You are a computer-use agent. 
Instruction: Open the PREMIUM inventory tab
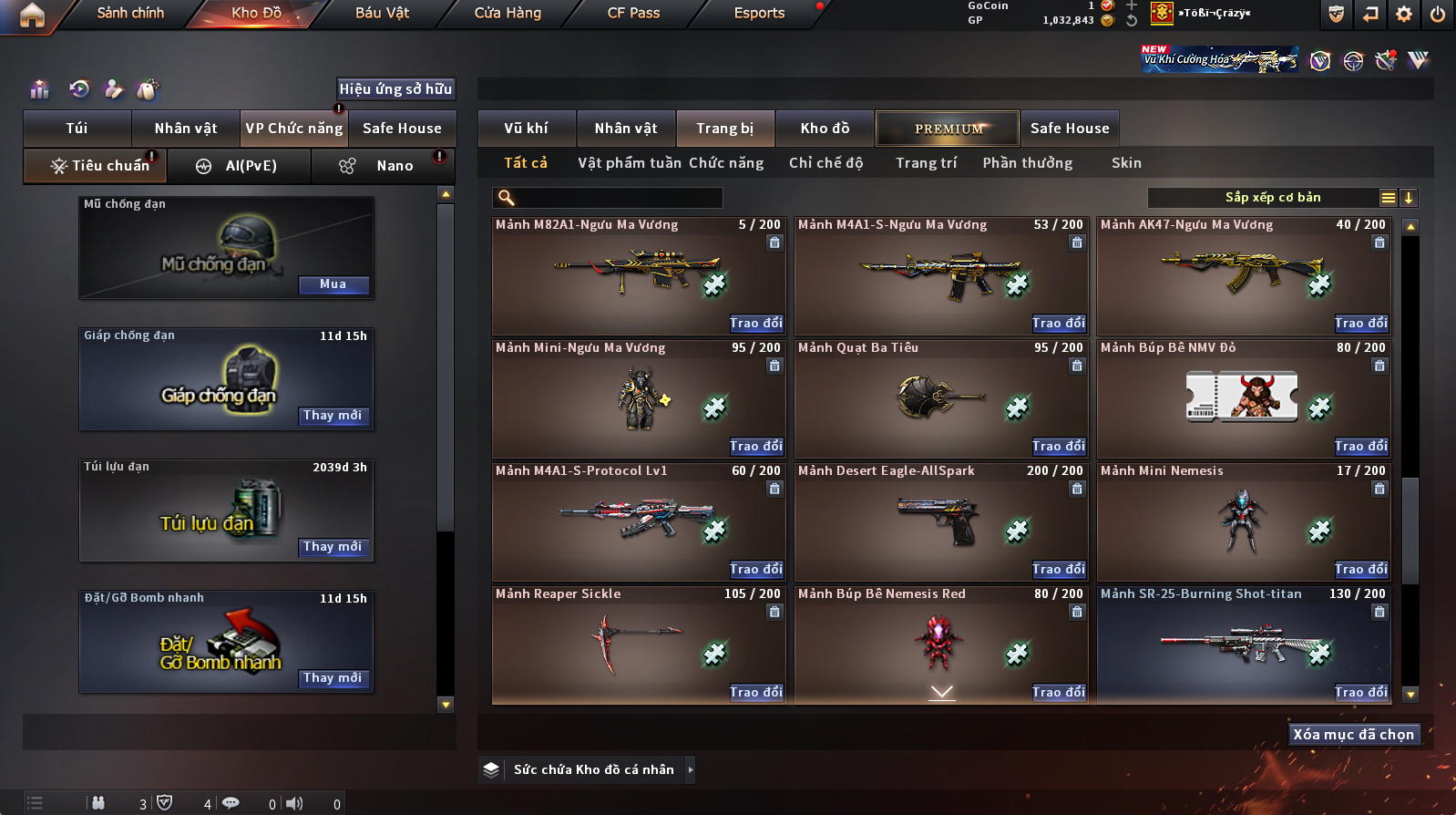[948, 129]
